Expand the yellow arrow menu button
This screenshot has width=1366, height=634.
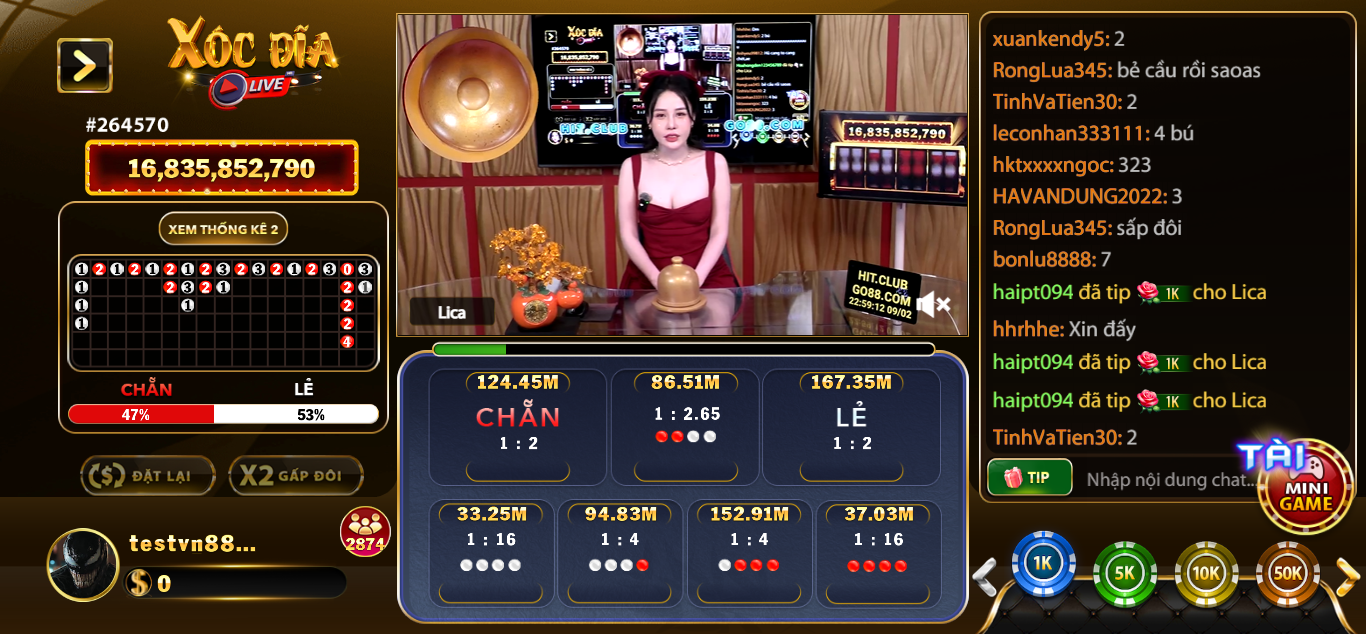[84, 66]
